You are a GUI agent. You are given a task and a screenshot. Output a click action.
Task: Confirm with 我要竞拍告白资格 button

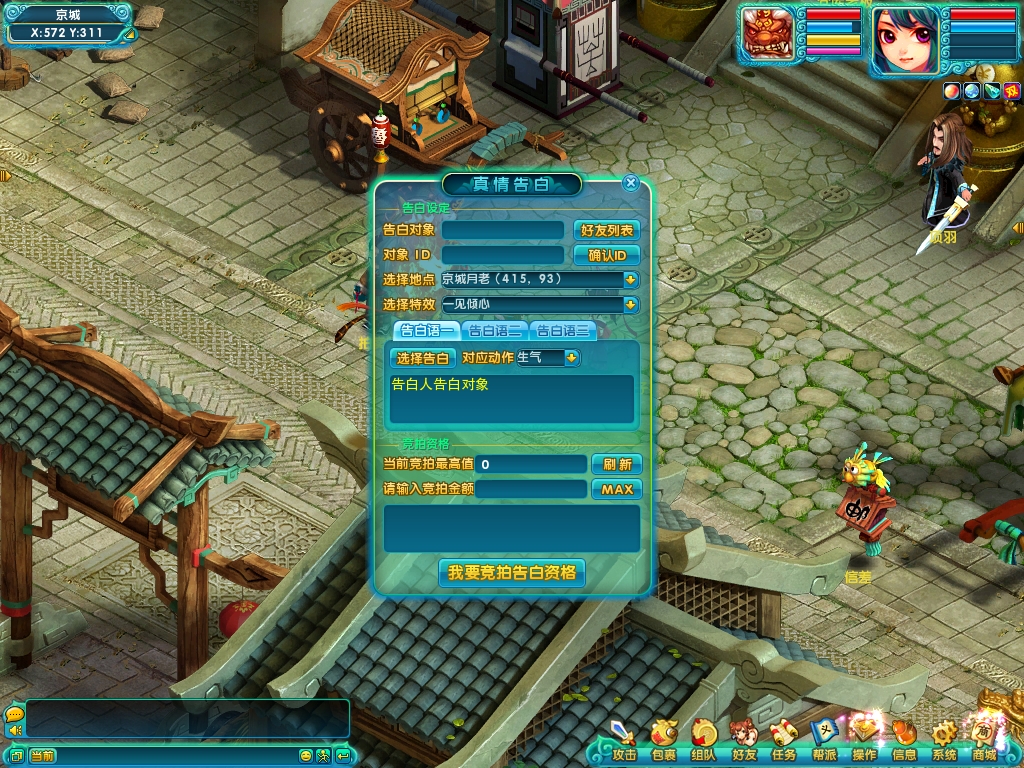[x=512, y=573]
